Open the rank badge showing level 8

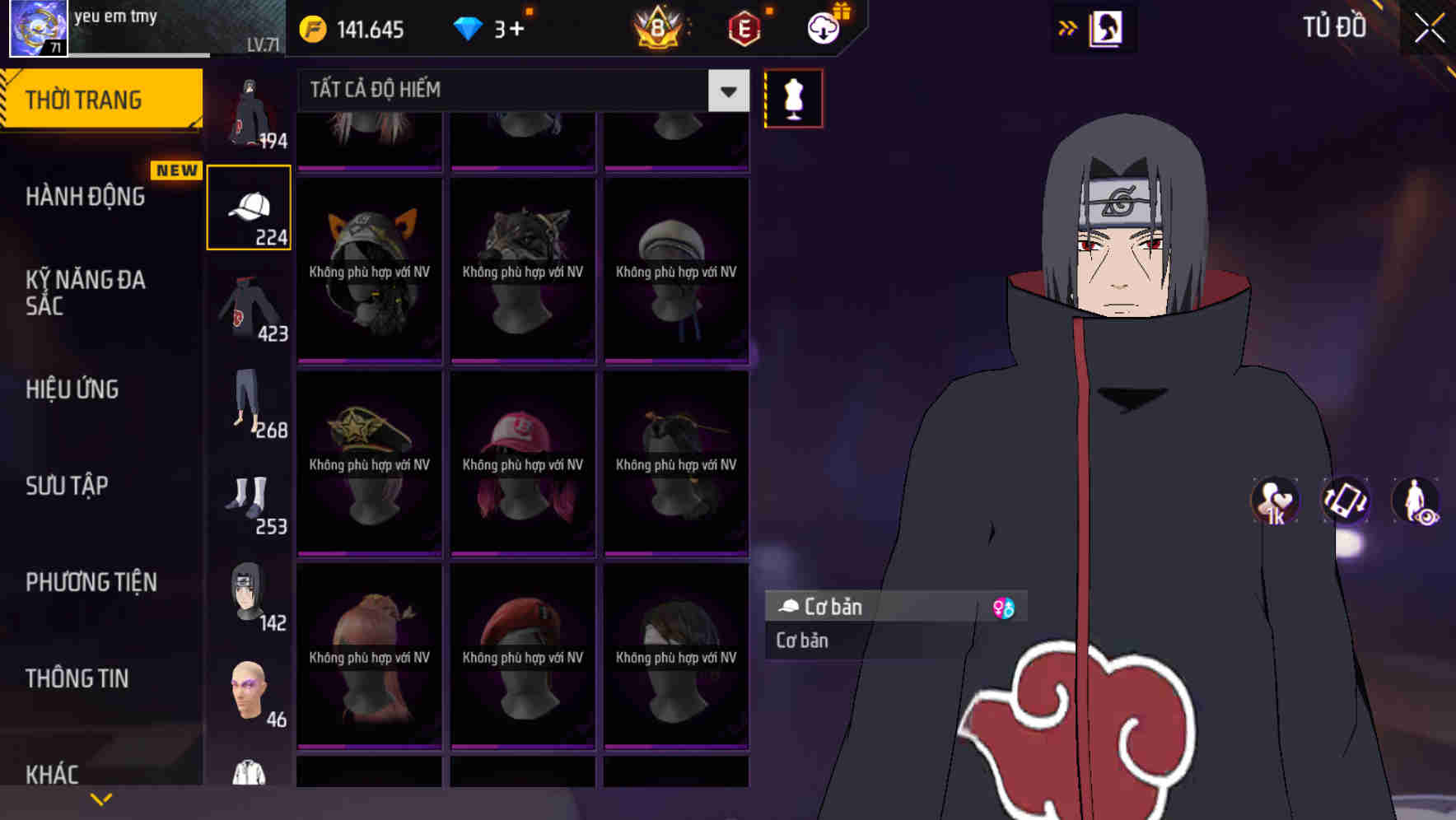tap(659, 27)
